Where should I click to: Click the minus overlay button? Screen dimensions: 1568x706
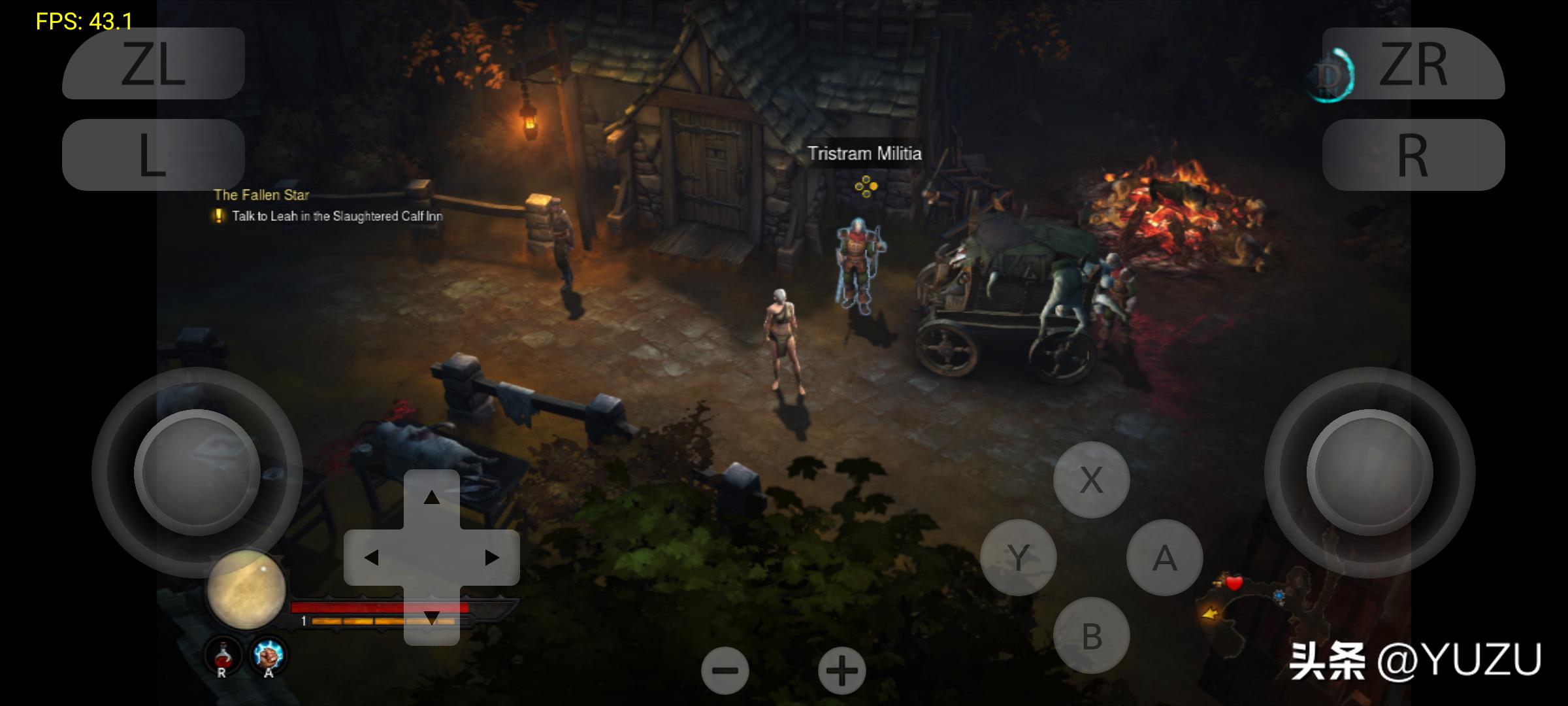click(725, 671)
